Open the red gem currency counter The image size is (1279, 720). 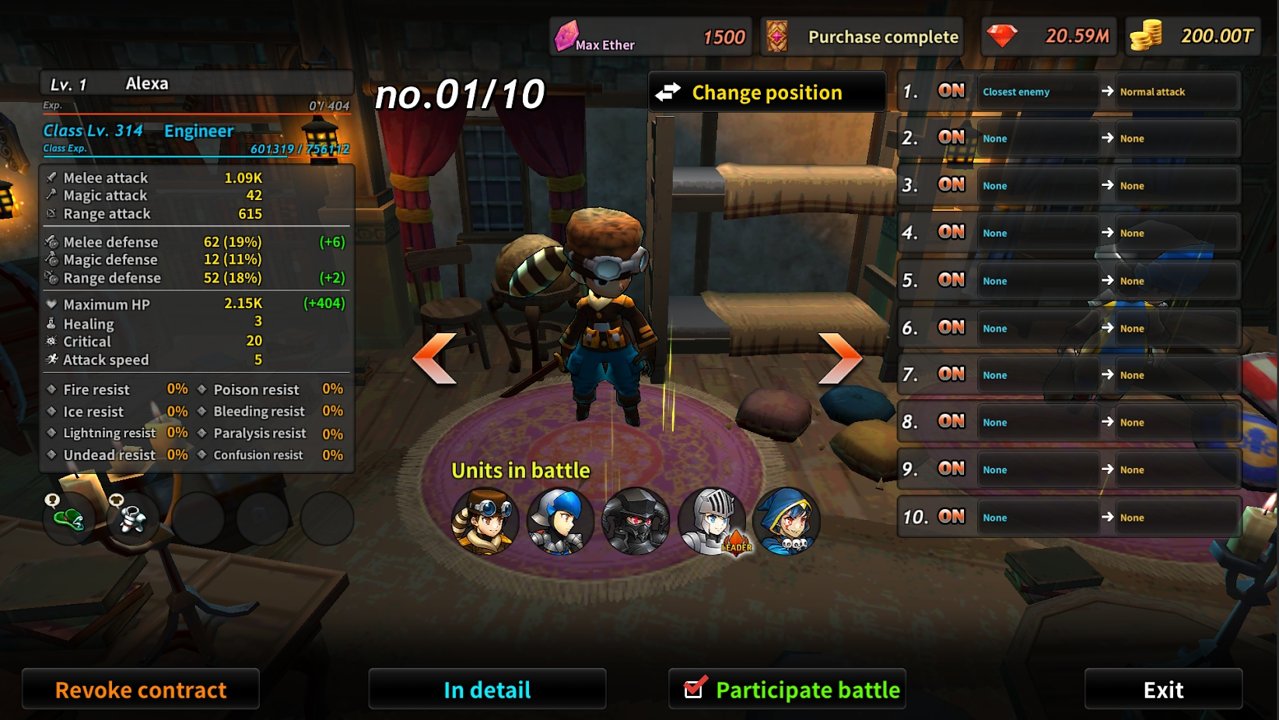(x=1049, y=37)
